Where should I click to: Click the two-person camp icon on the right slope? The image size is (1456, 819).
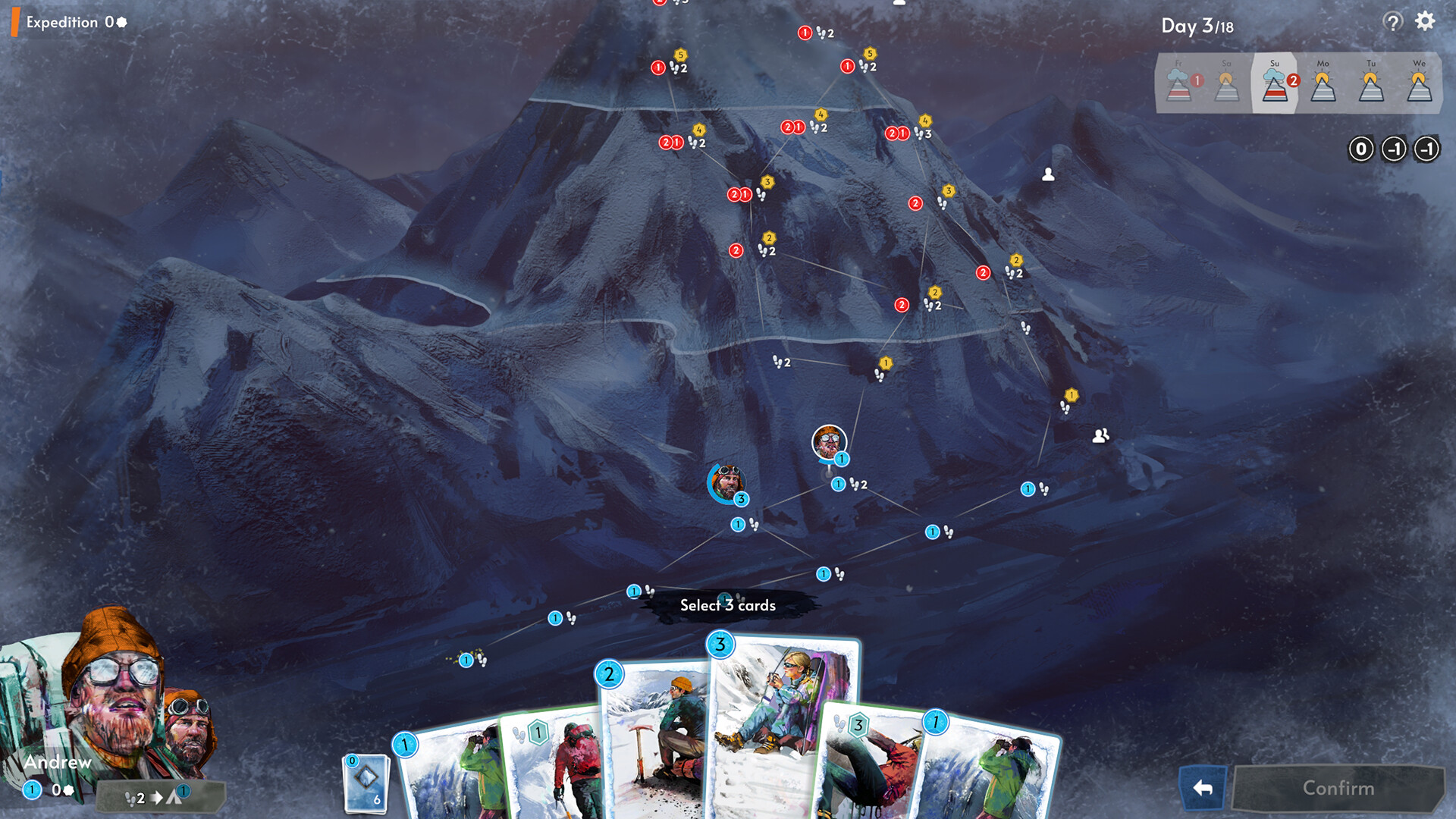click(x=1103, y=434)
